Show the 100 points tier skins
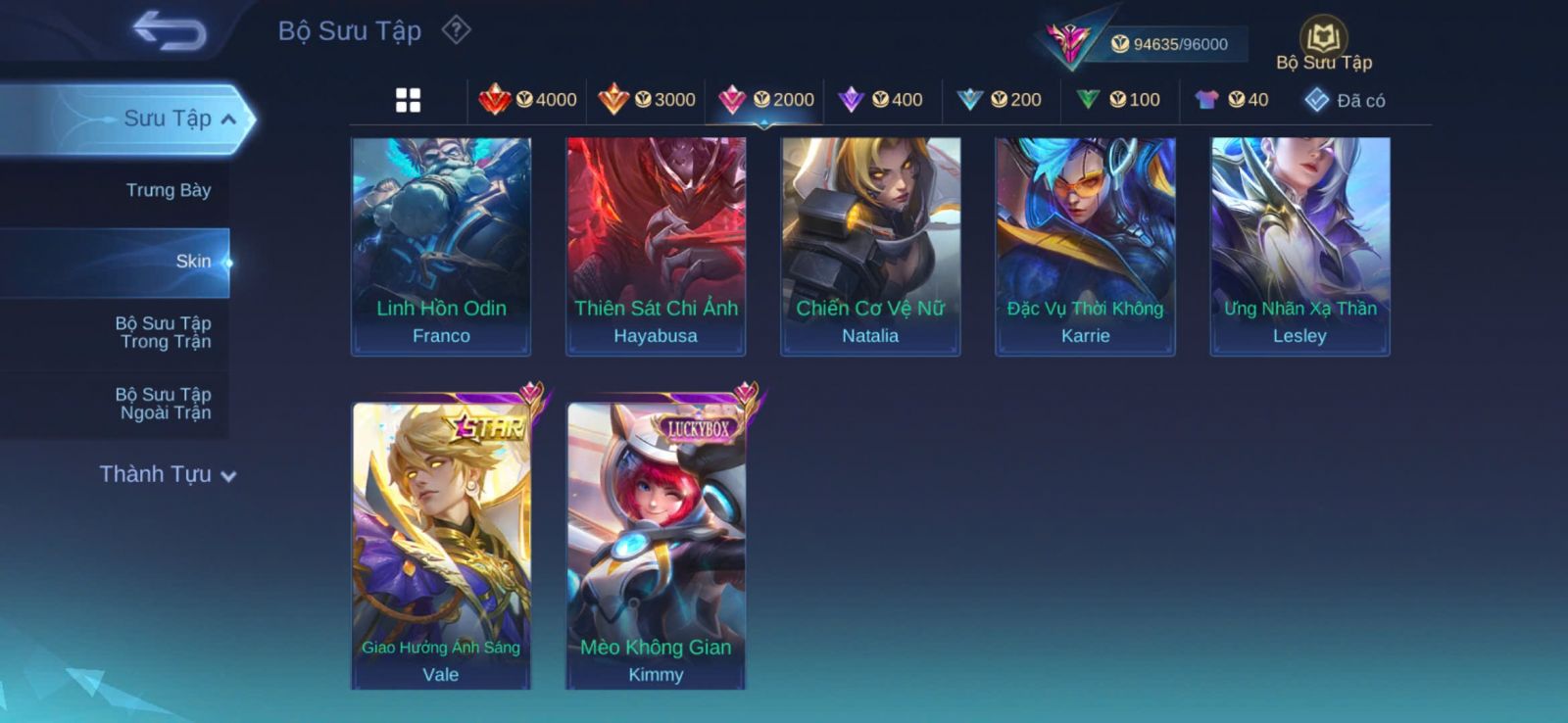This screenshot has width=1568, height=723. coord(1119,100)
